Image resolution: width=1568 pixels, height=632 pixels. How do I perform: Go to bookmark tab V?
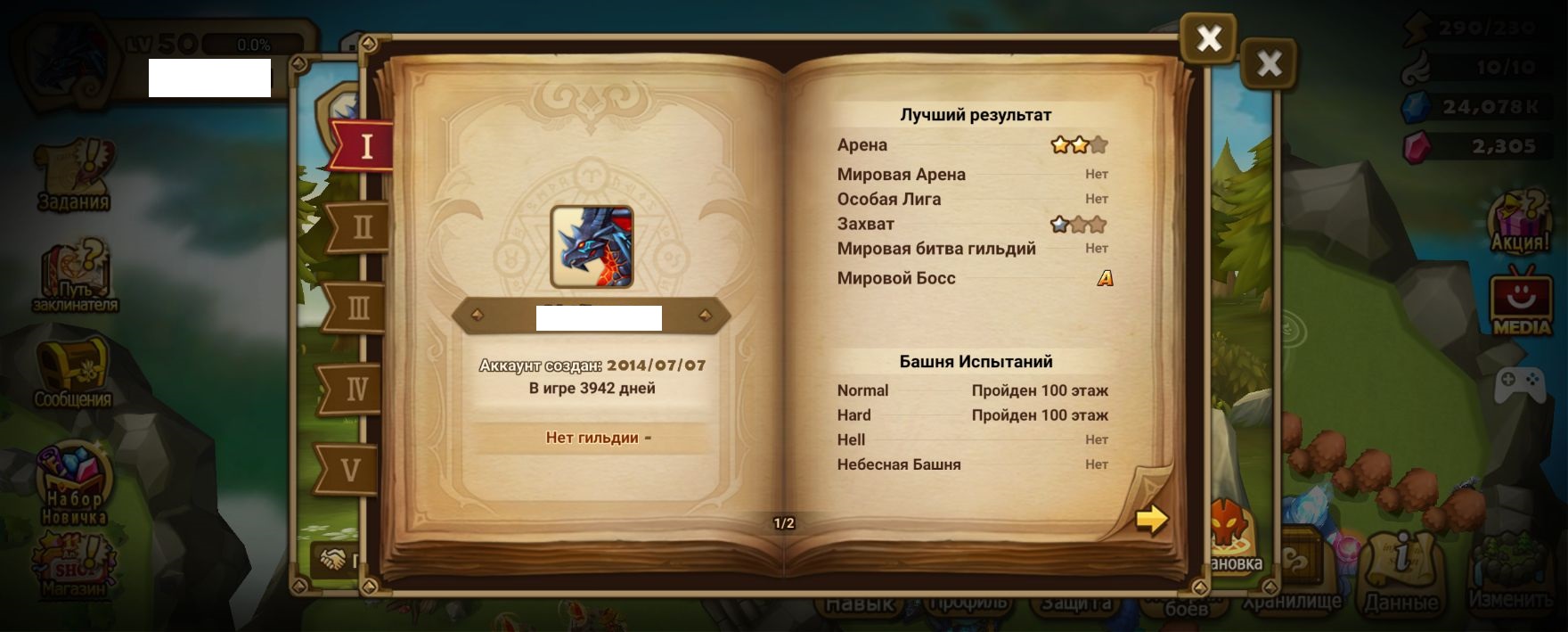tap(350, 470)
